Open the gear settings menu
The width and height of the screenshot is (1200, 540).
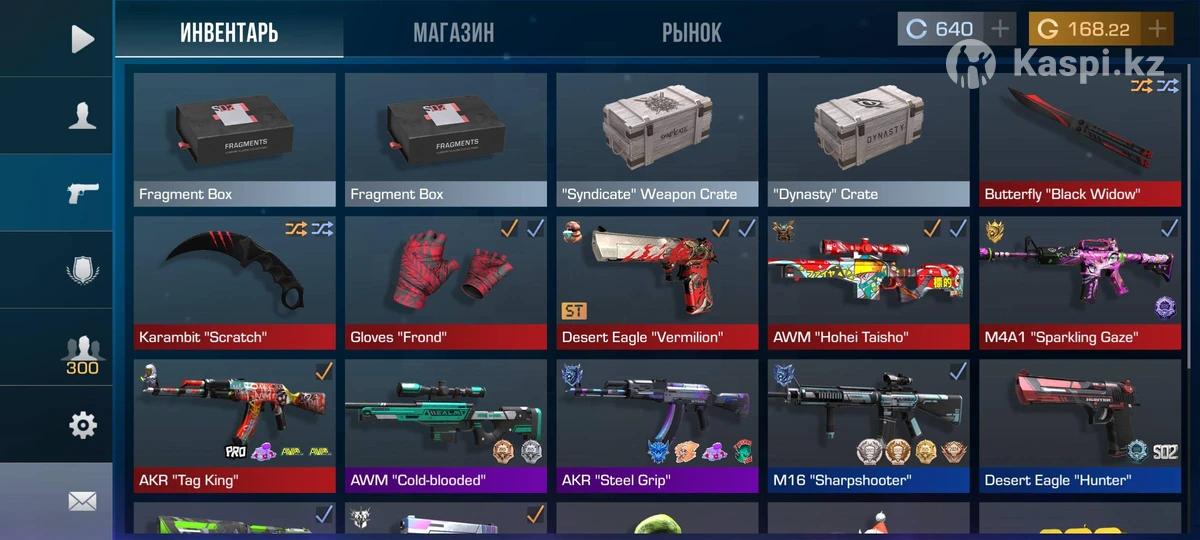pos(82,426)
